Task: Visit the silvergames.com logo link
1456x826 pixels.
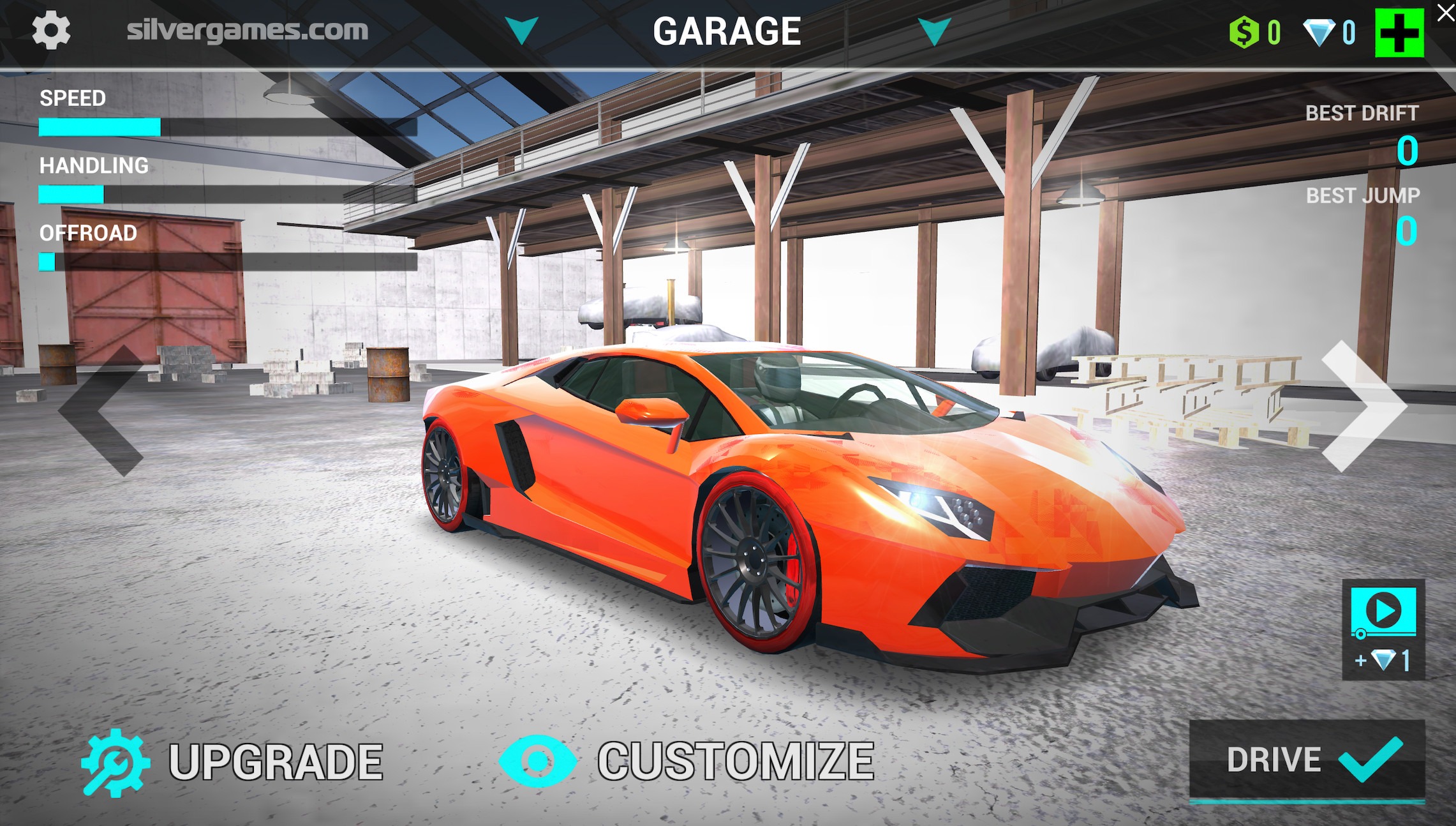Action: coord(248,30)
